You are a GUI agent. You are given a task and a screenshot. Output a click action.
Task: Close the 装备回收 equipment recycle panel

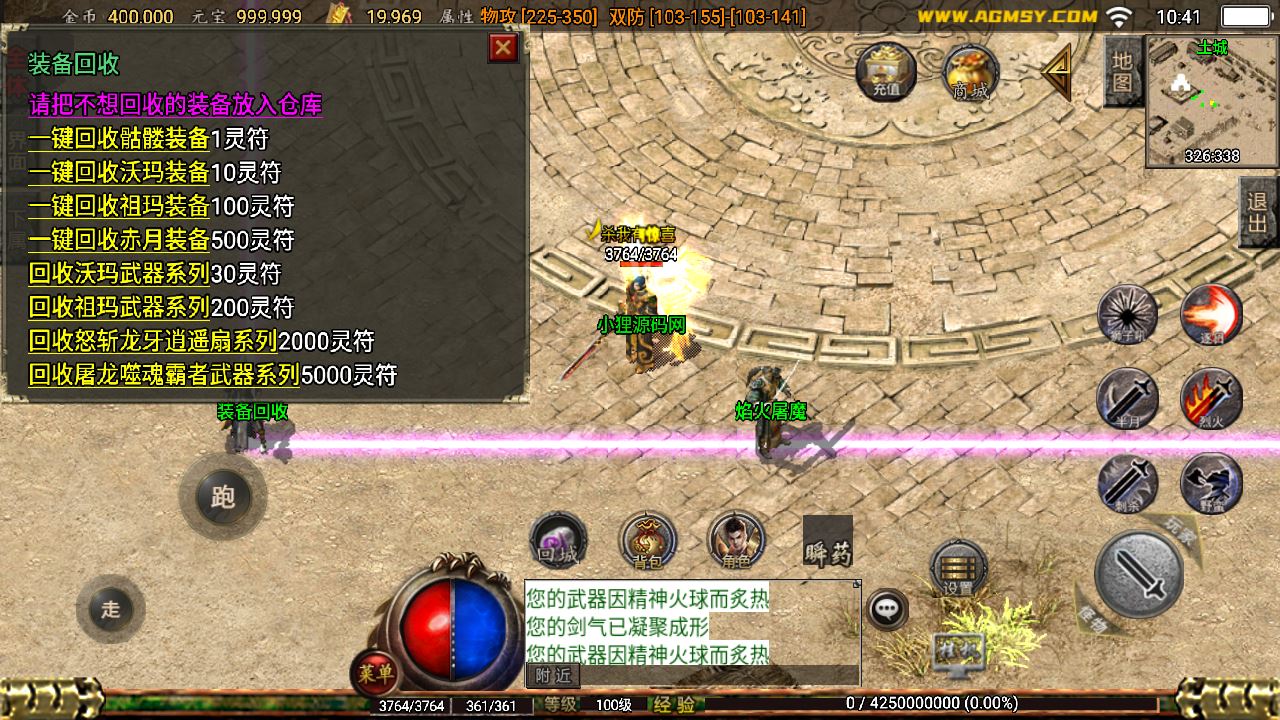(x=503, y=48)
